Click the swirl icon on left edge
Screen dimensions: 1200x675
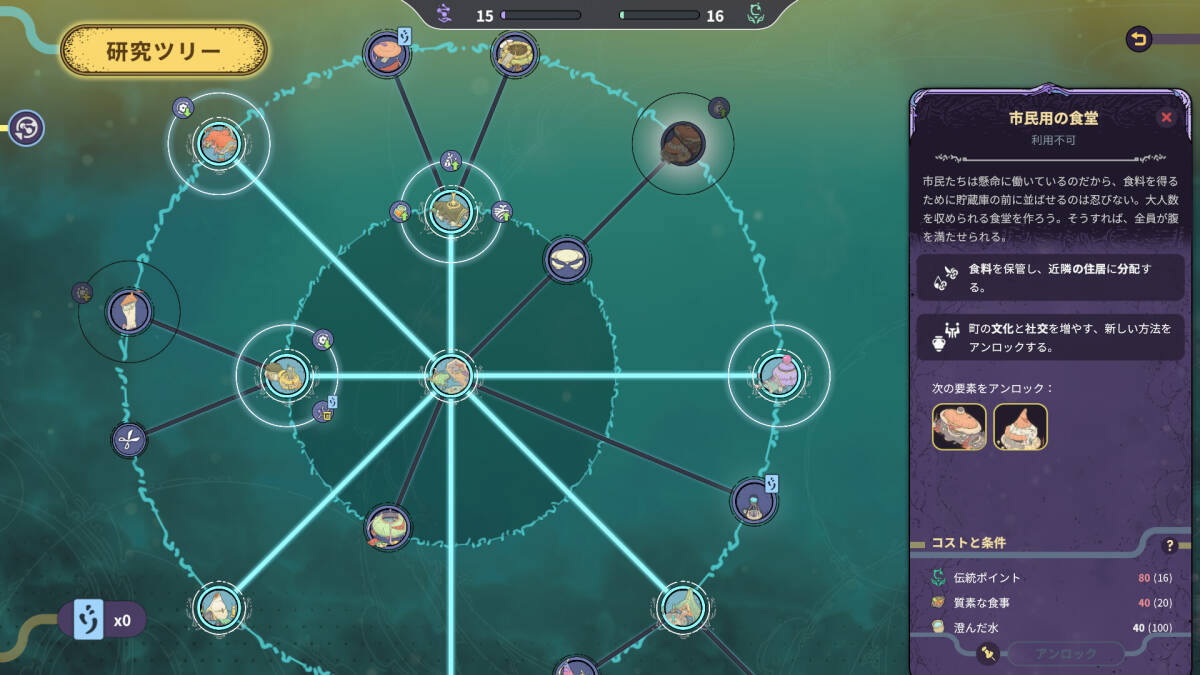[x=27, y=128]
